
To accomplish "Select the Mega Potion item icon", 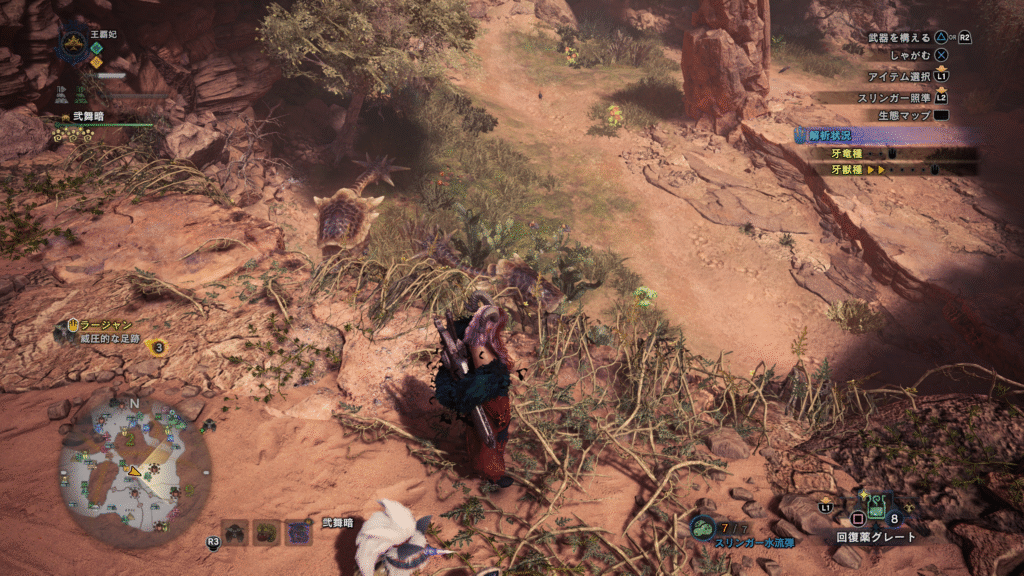I will coord(873,507).
